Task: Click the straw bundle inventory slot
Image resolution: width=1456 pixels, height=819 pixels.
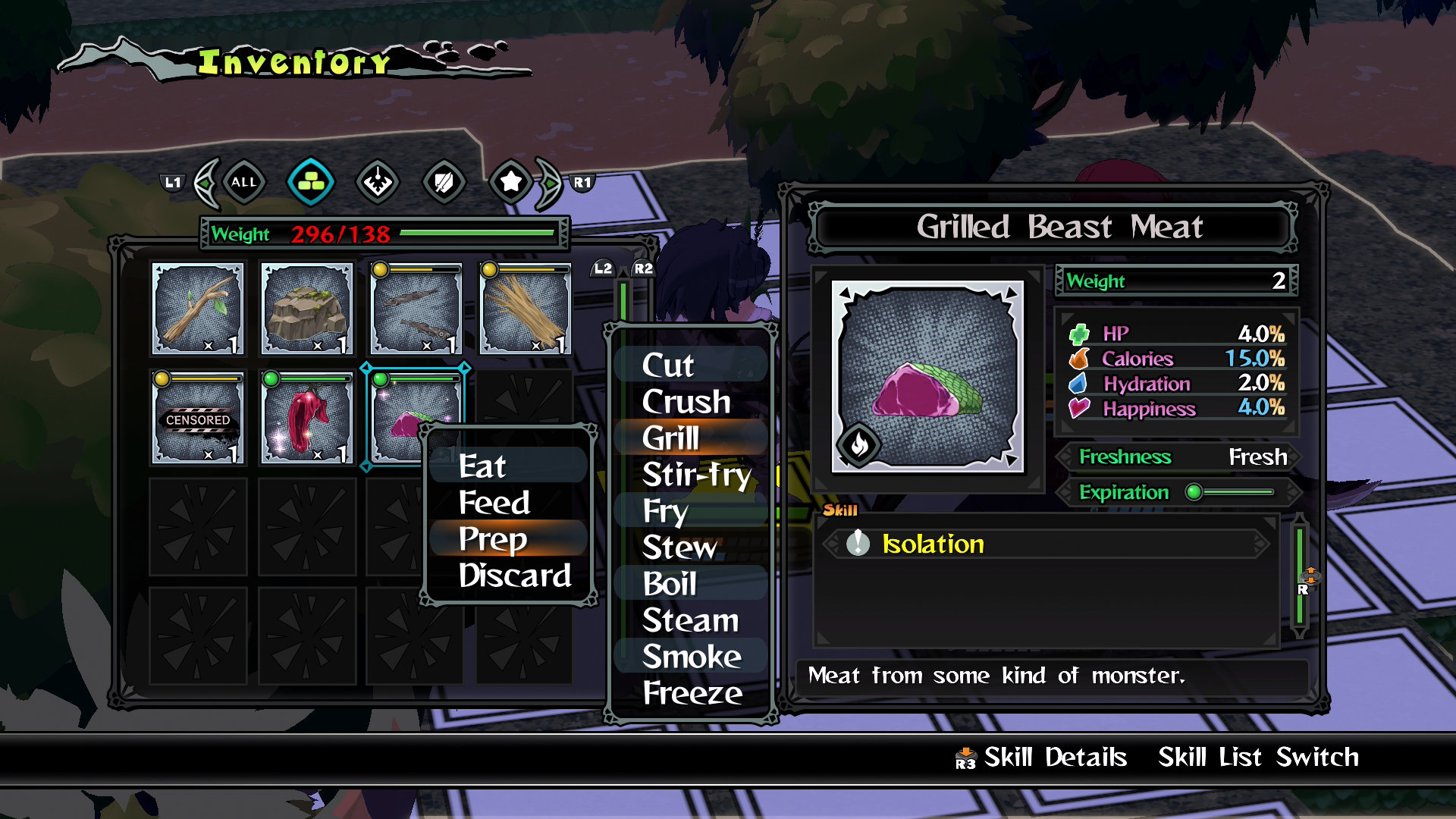Action: click(x=525, y=309)
